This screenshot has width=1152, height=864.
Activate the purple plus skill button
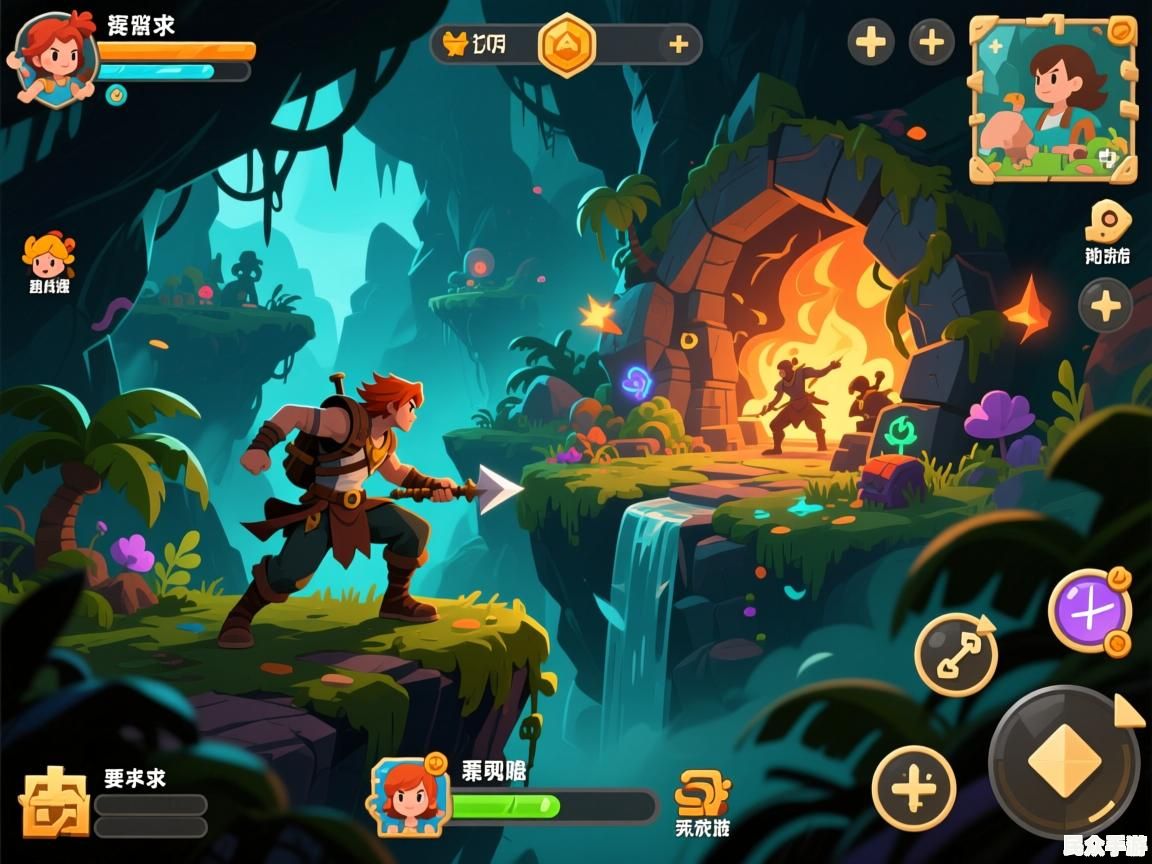pos(1089,610)
